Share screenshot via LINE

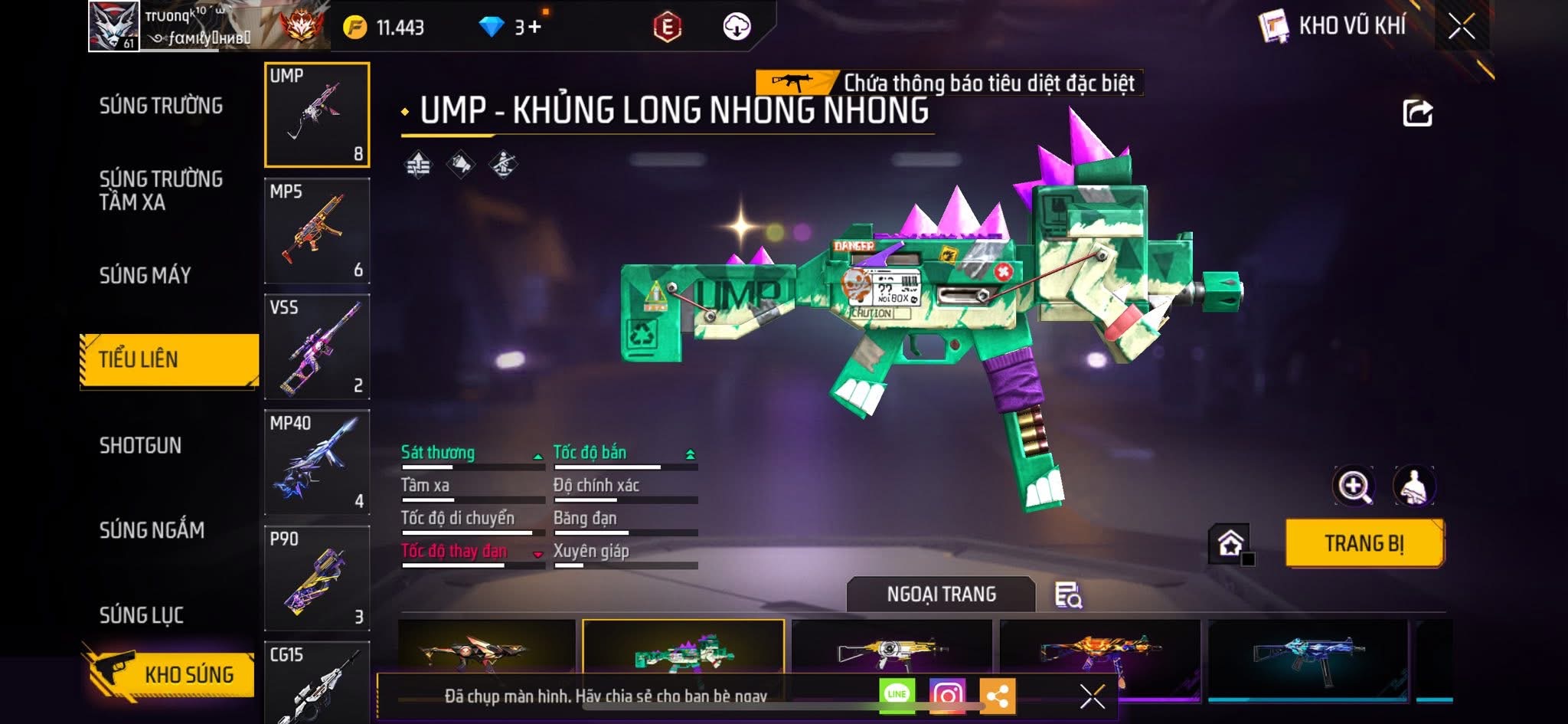coord(897,695)
